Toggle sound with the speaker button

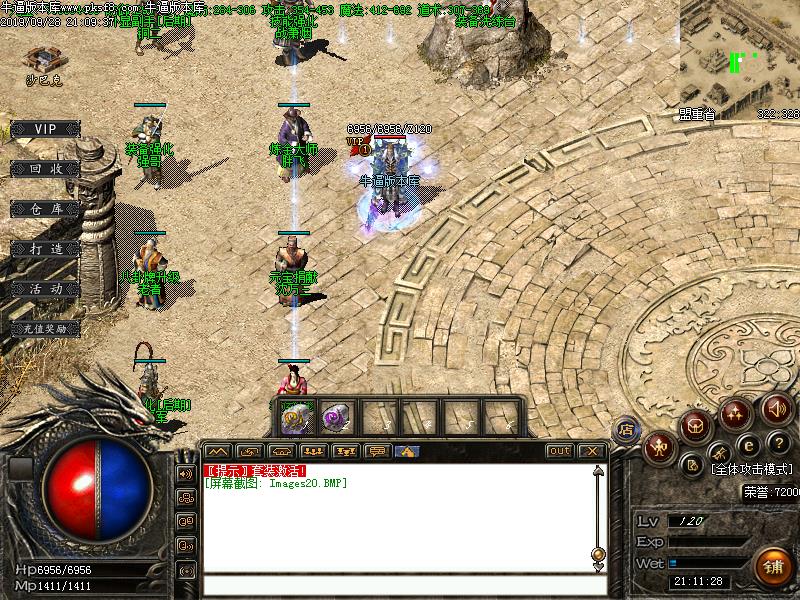point(776,407)
